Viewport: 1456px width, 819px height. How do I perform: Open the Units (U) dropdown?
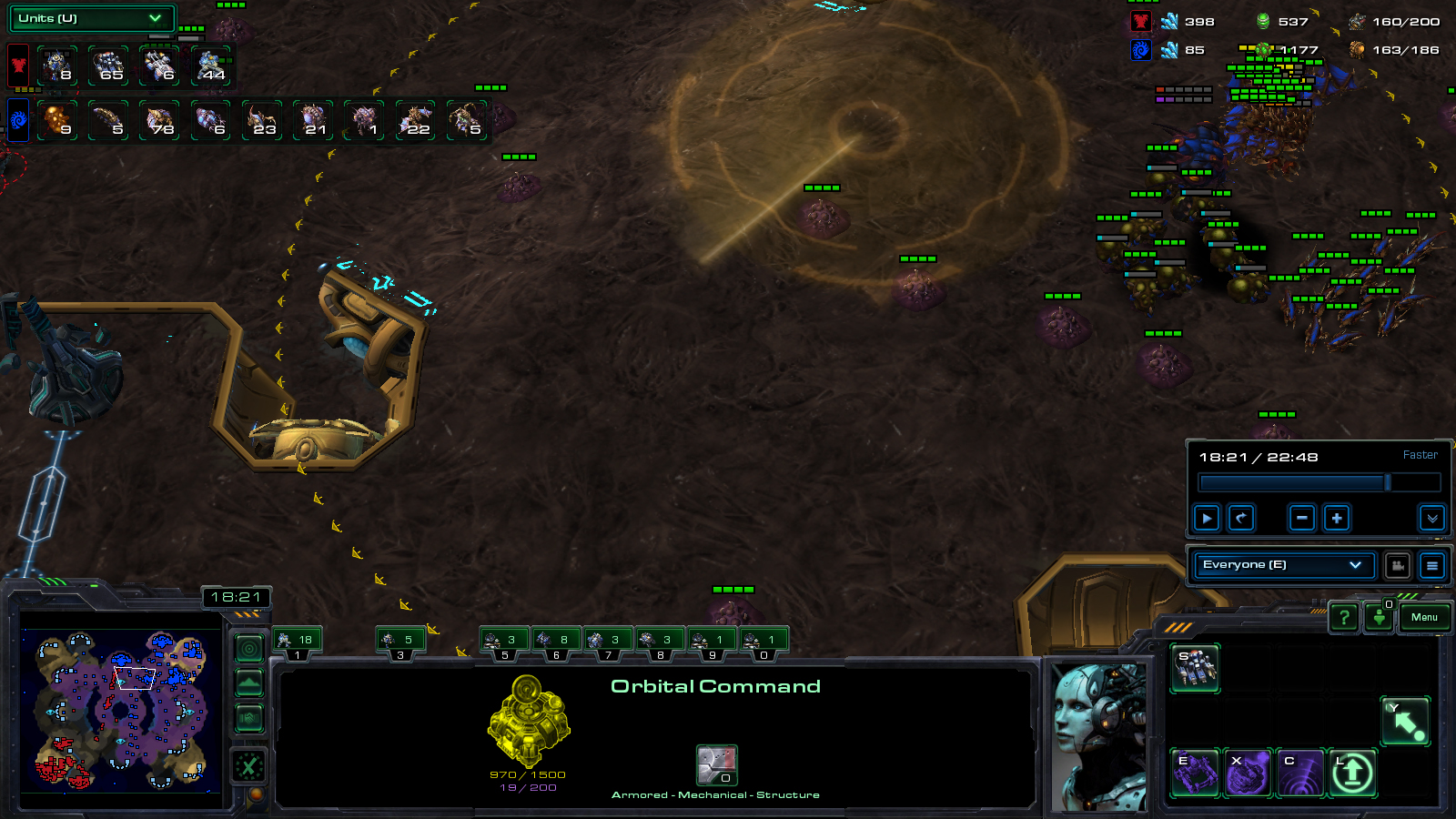pyautogui.click(x=90, y=18)
